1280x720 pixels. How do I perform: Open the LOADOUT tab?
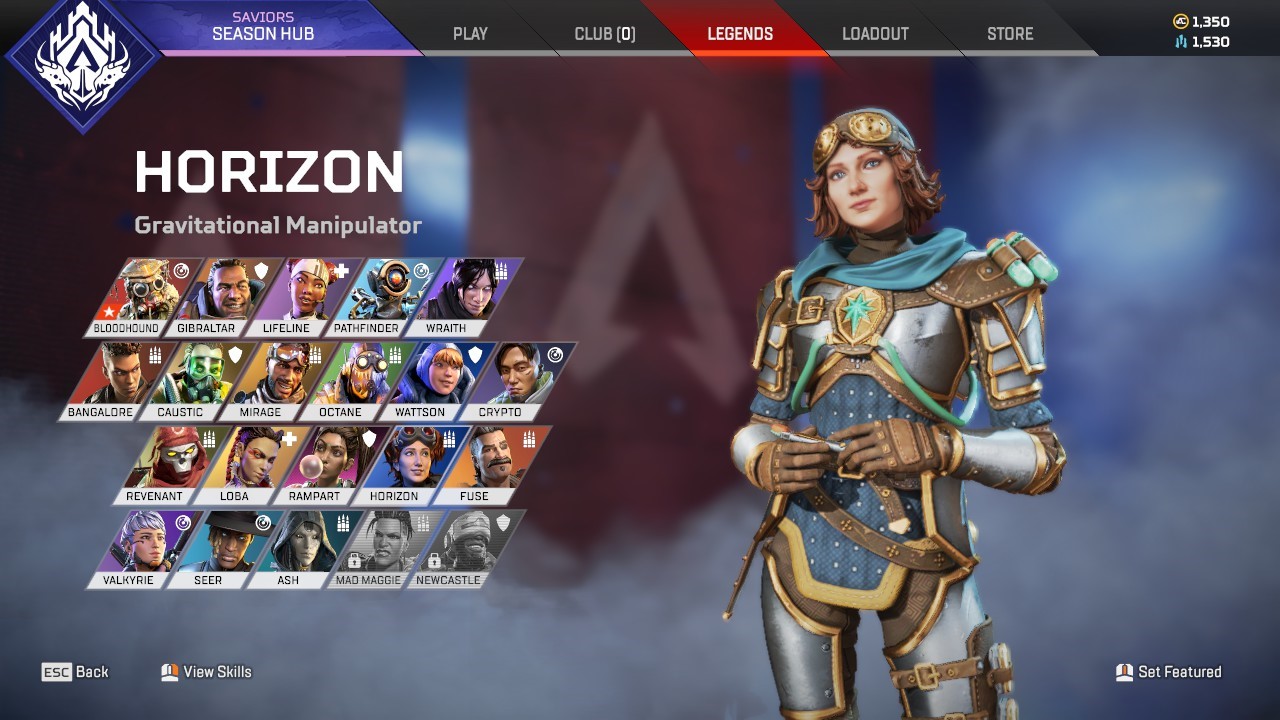(x=875, y=33)
